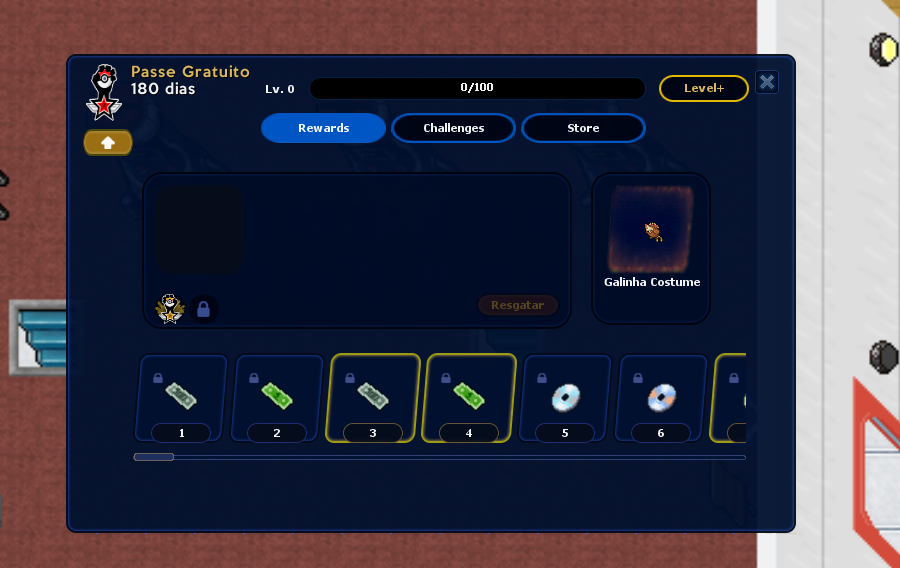Choose the disc reward at level 5

565,398
